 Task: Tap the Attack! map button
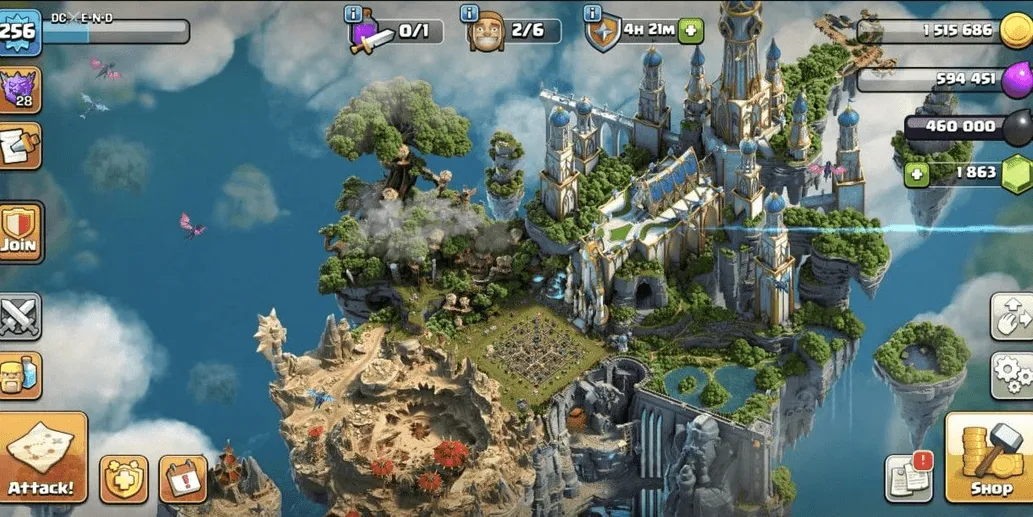click(42, 456)
